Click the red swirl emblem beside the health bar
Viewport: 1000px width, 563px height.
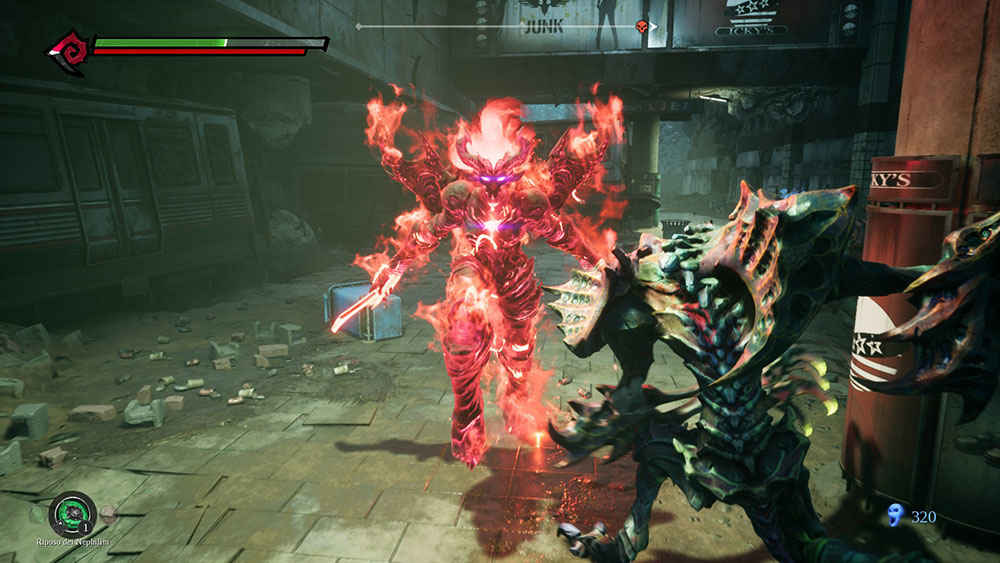point(69,51)
